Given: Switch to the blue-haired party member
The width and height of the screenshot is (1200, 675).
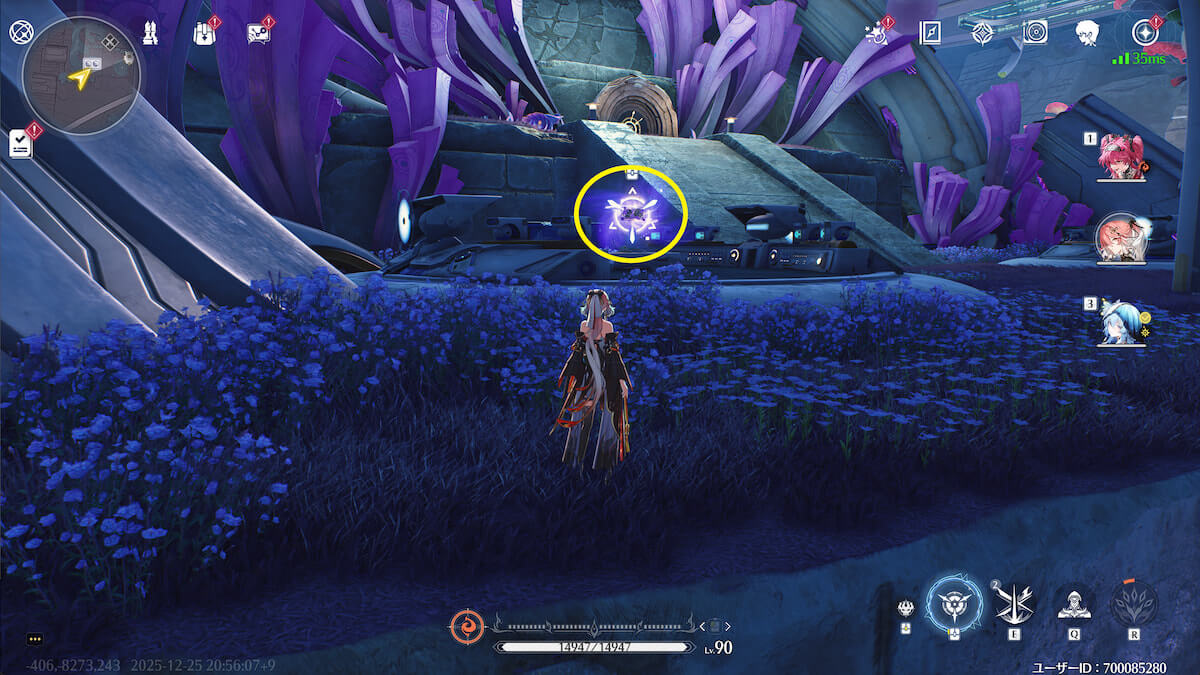Looking at the screenshot, I should (1121, 322).
